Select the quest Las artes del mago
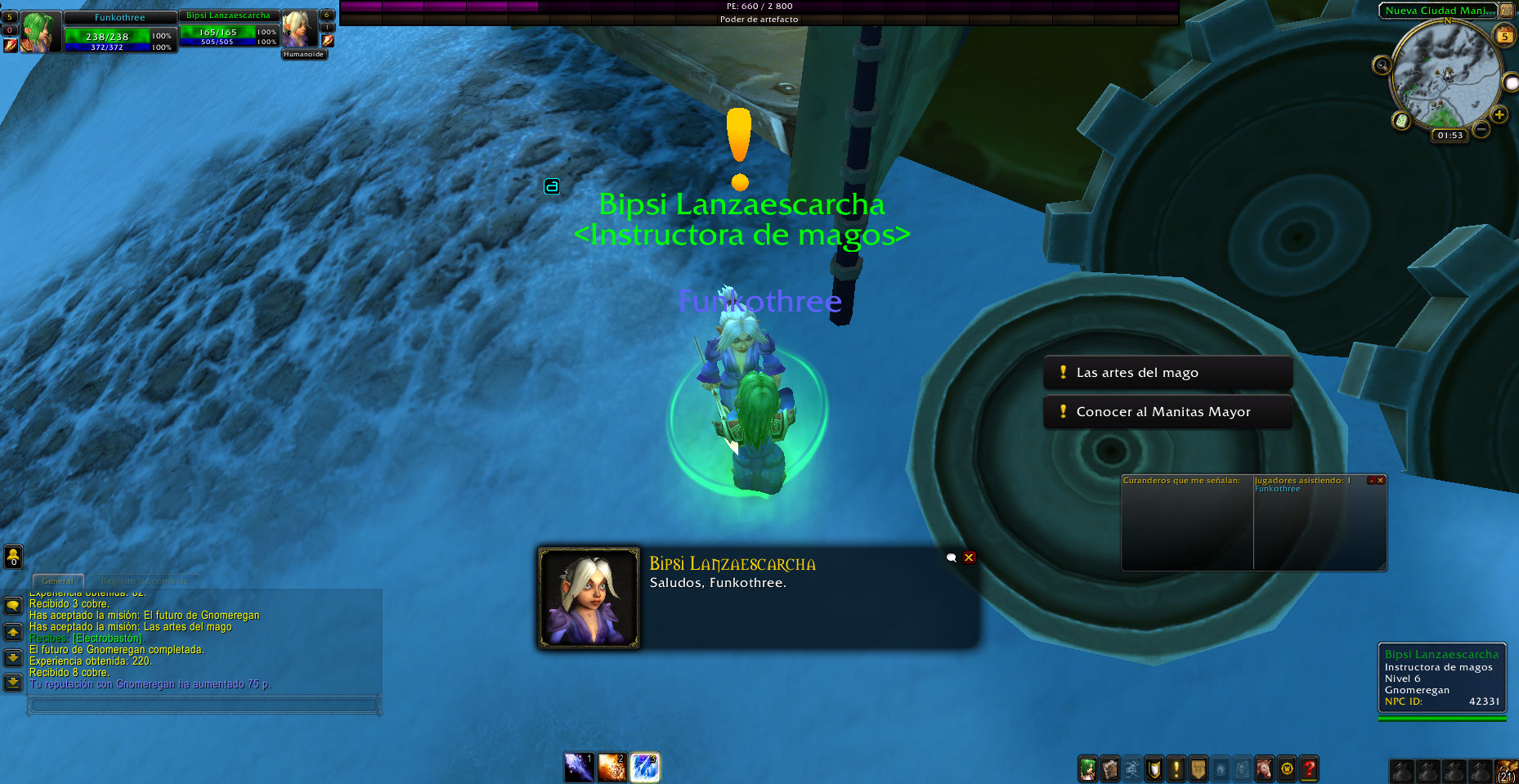This screenshot has width=1519, height=784. (x=1167, y=373)
